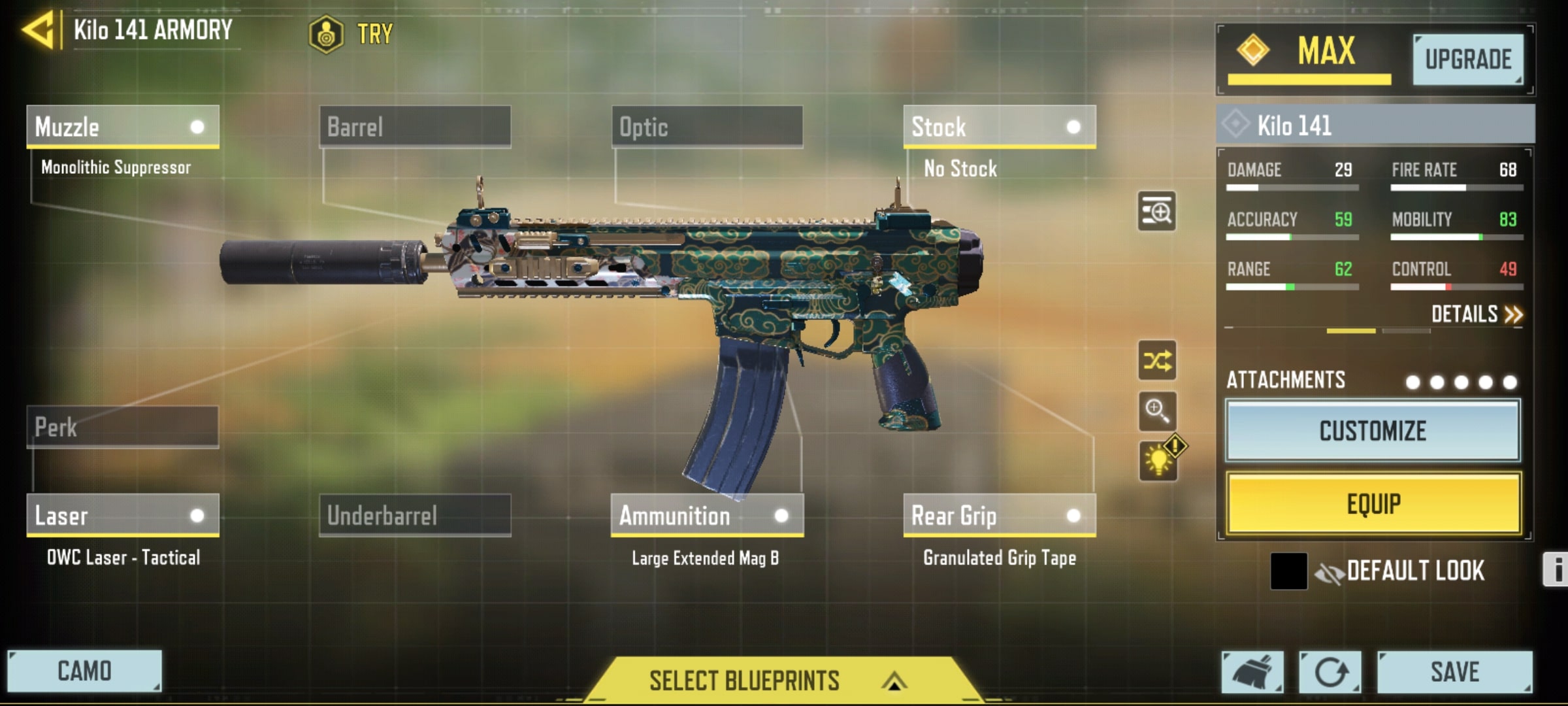This screenshot has width=1568, height=706.
Task: Equip the Kilo 141
Action: click(1373, 504)
